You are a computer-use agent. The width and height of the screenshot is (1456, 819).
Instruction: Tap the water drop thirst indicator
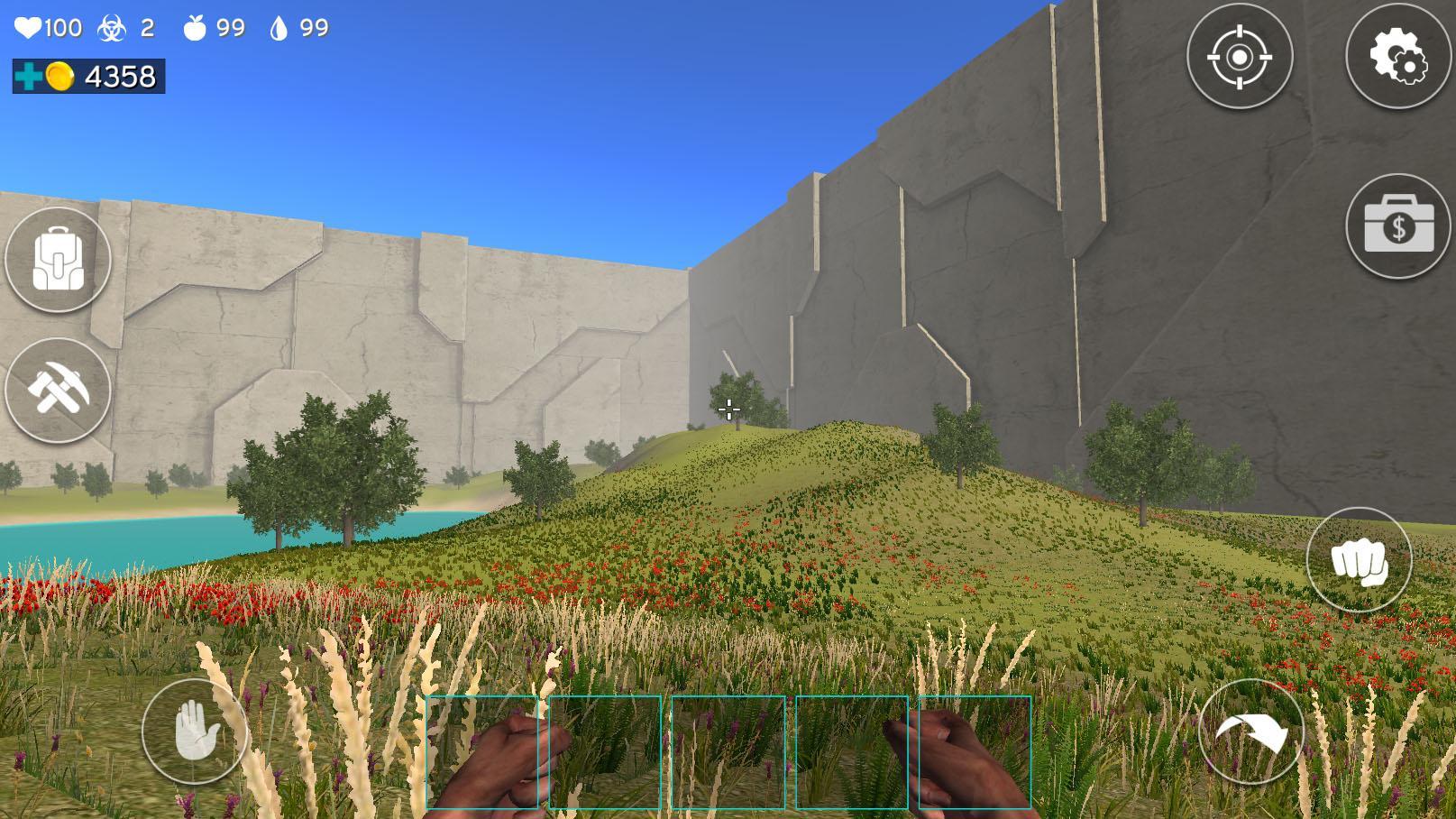[279, 27]
